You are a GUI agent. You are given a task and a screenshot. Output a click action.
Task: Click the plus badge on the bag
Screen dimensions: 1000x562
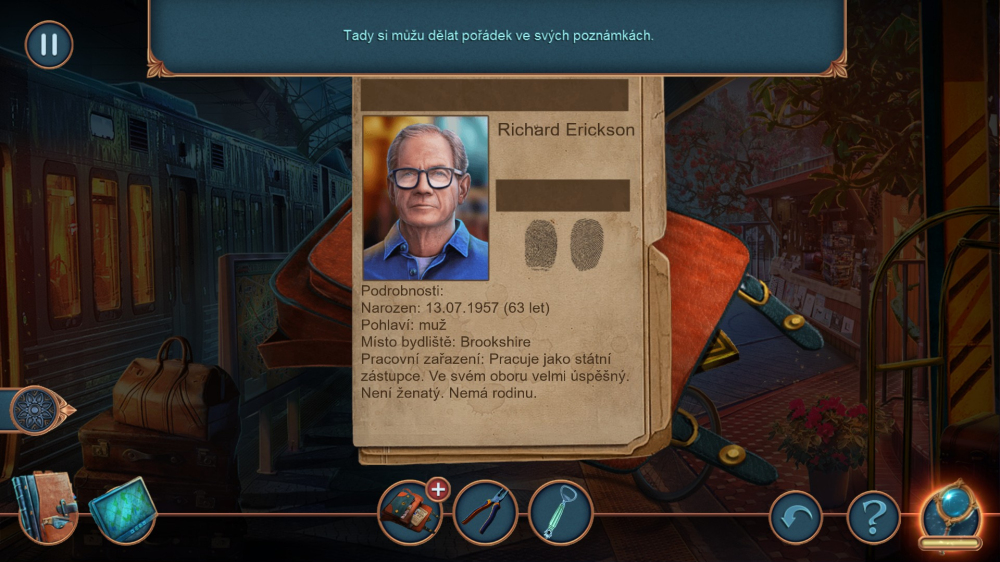(437, 489)
